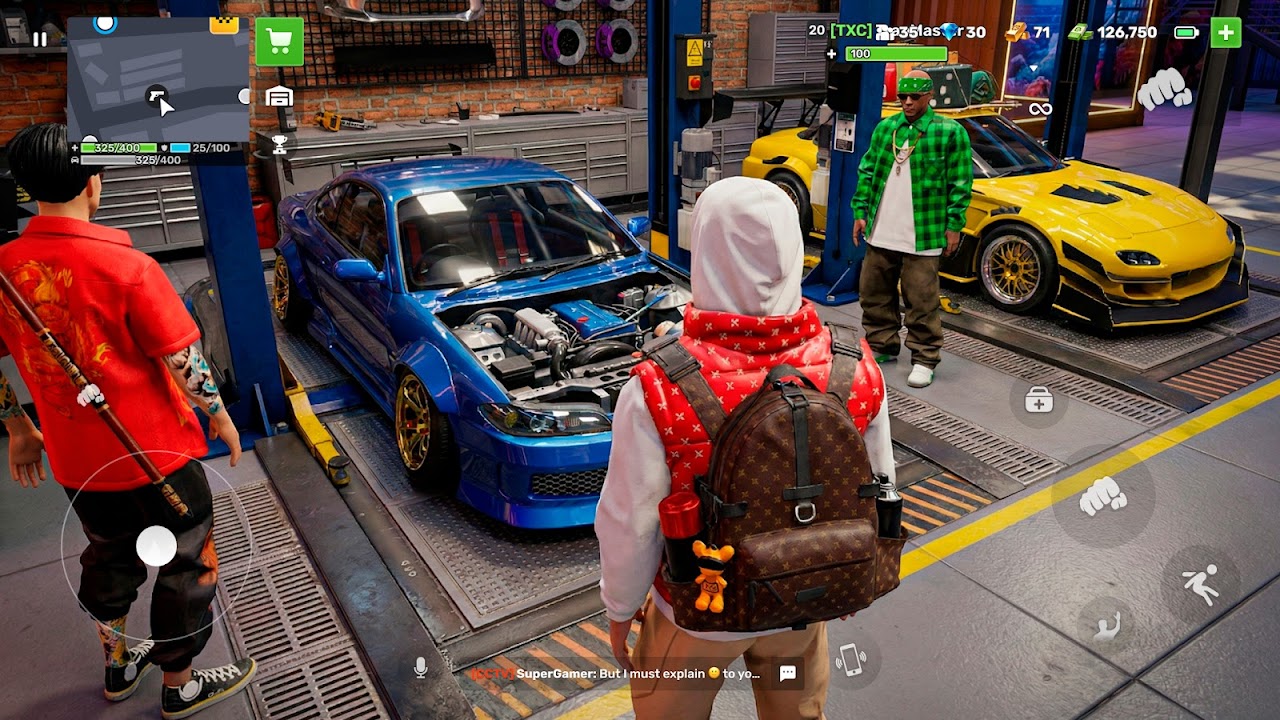Open the vibrating phone icon
Screen dimensions: 1280x720
(851, 660)
